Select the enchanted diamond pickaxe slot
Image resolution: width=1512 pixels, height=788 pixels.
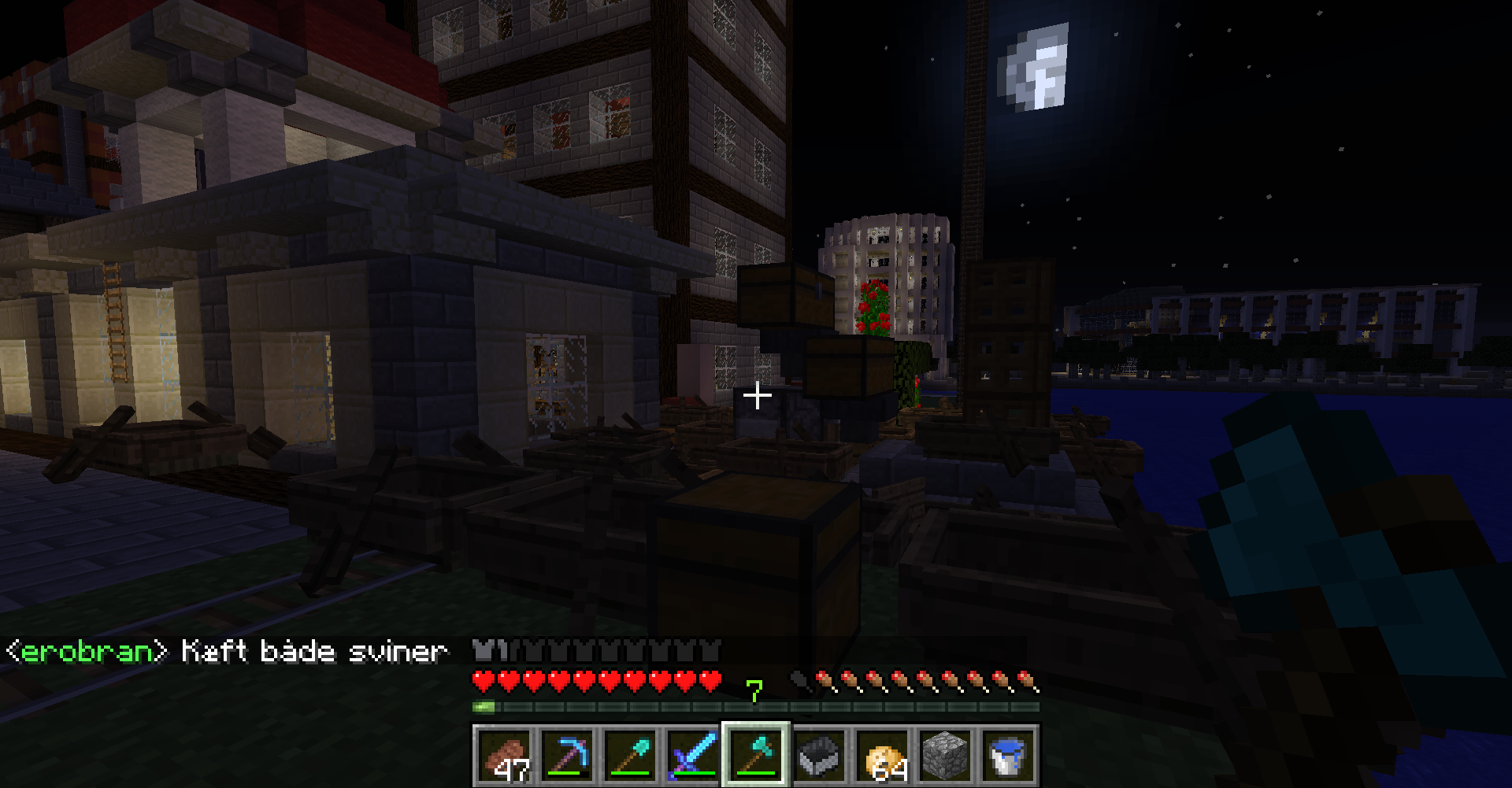point(568,755)
